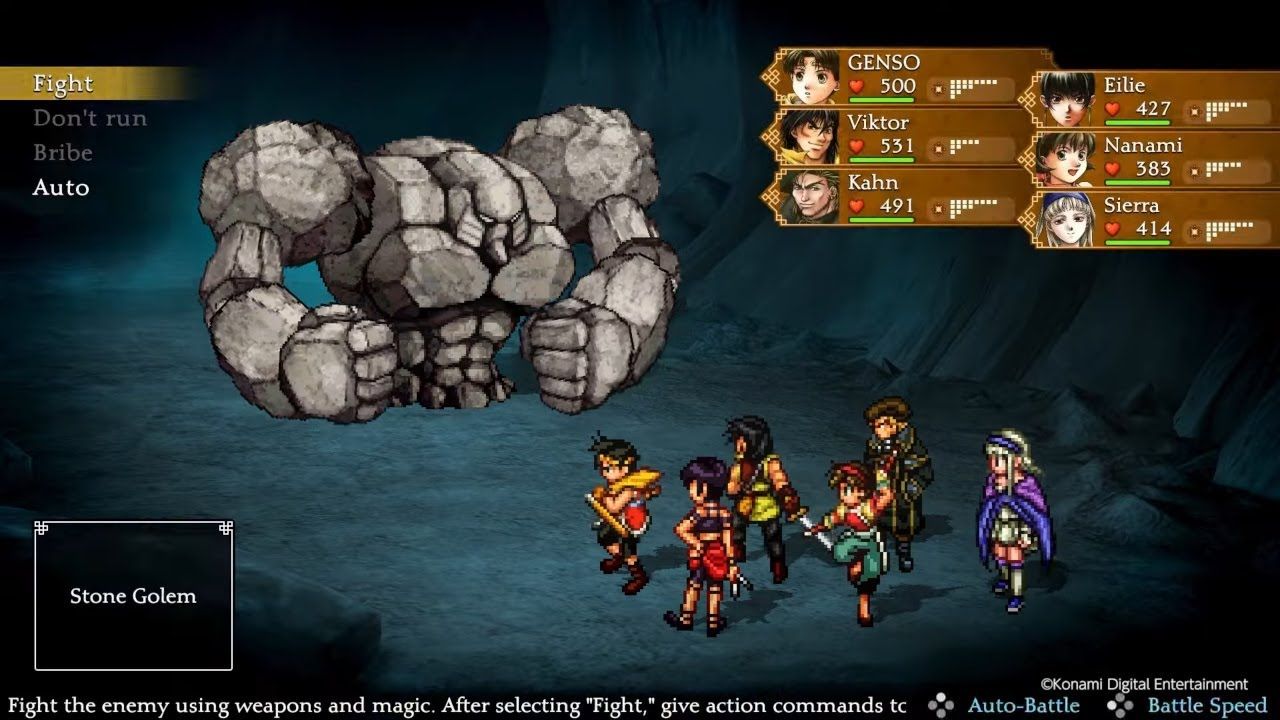1280x720 pixels.
Task: Pick the Bribe command
Action: point(63,153)
